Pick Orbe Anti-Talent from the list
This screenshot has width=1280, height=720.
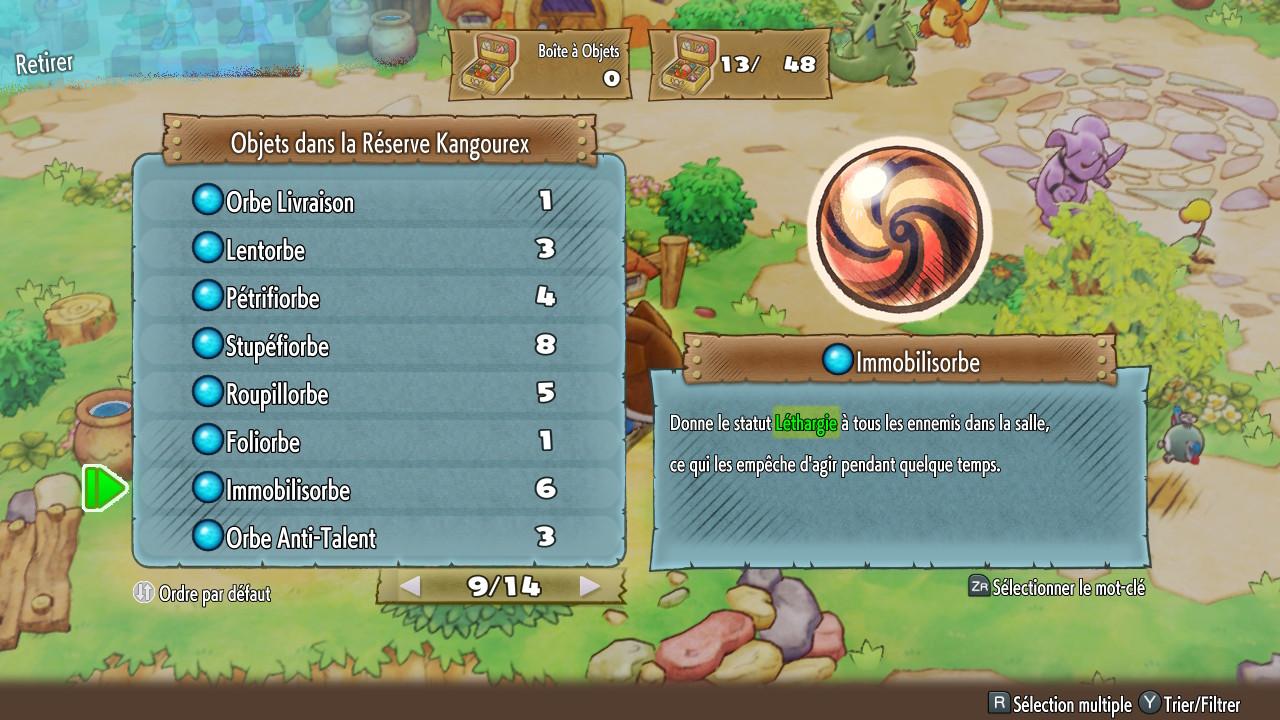pos(378,538)
